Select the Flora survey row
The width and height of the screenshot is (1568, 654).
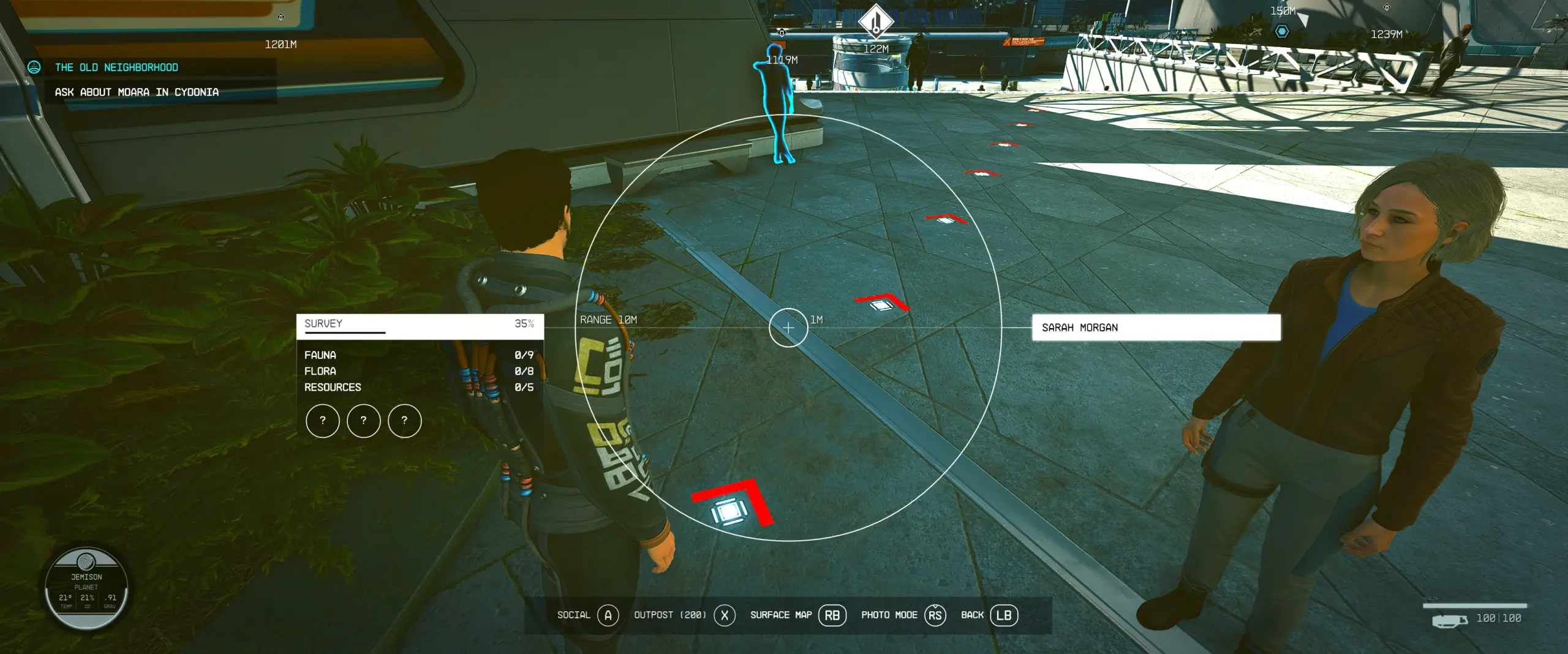click(420, 371)
